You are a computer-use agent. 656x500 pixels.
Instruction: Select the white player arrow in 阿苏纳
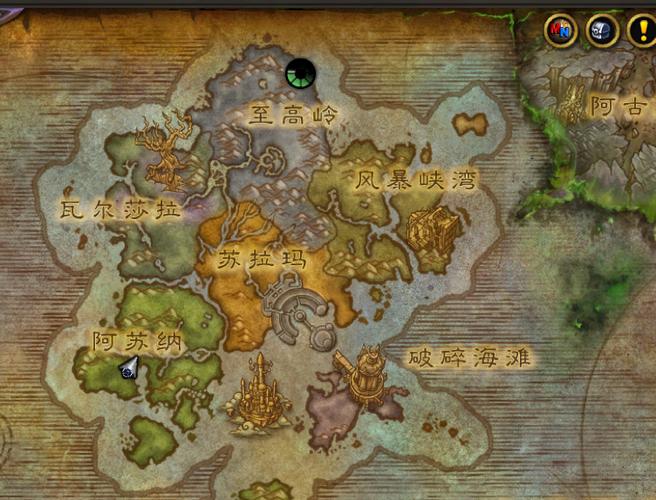pos(129,368)
